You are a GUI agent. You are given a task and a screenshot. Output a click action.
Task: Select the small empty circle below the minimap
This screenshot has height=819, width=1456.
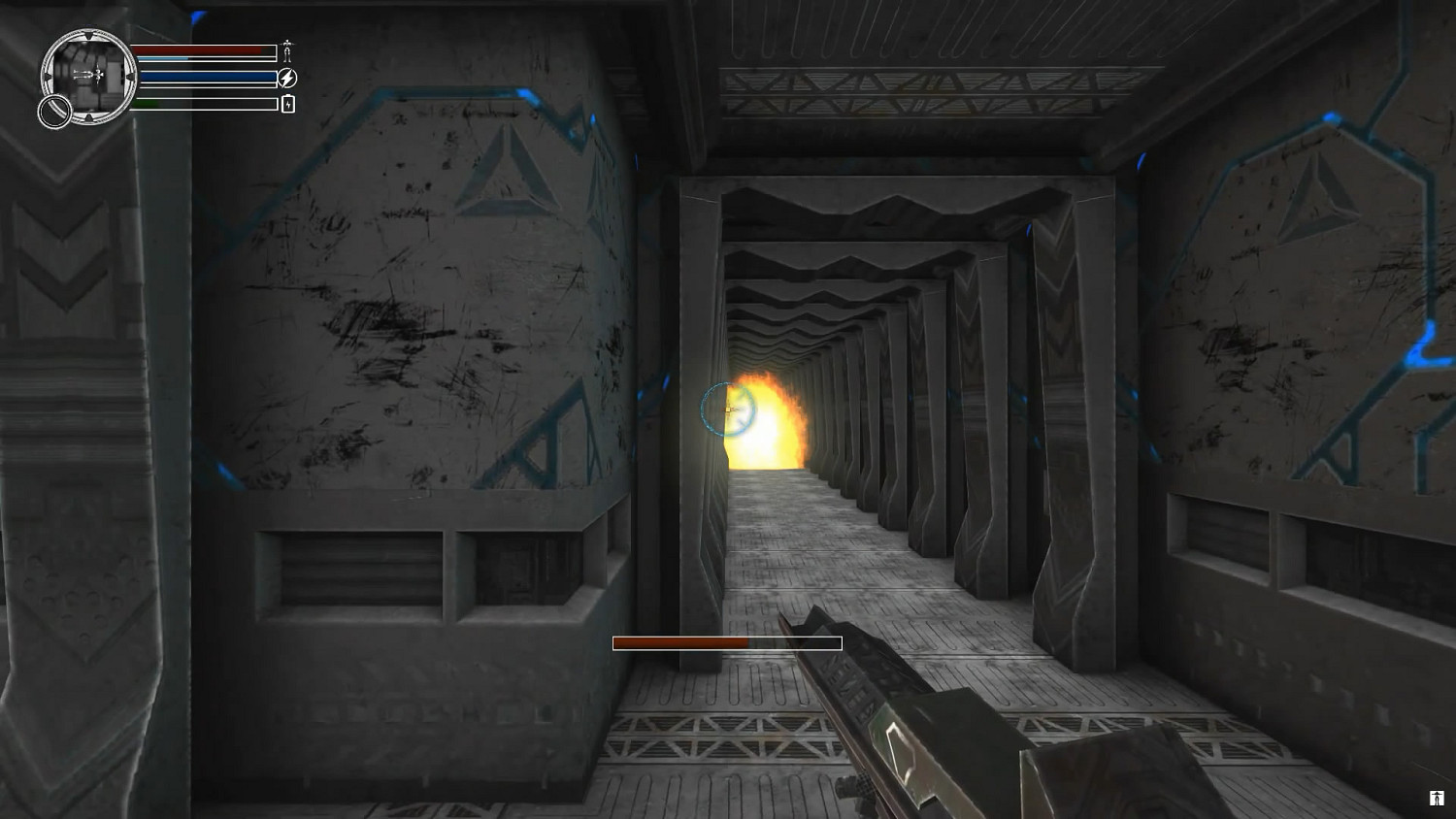(x=54, y=110)
